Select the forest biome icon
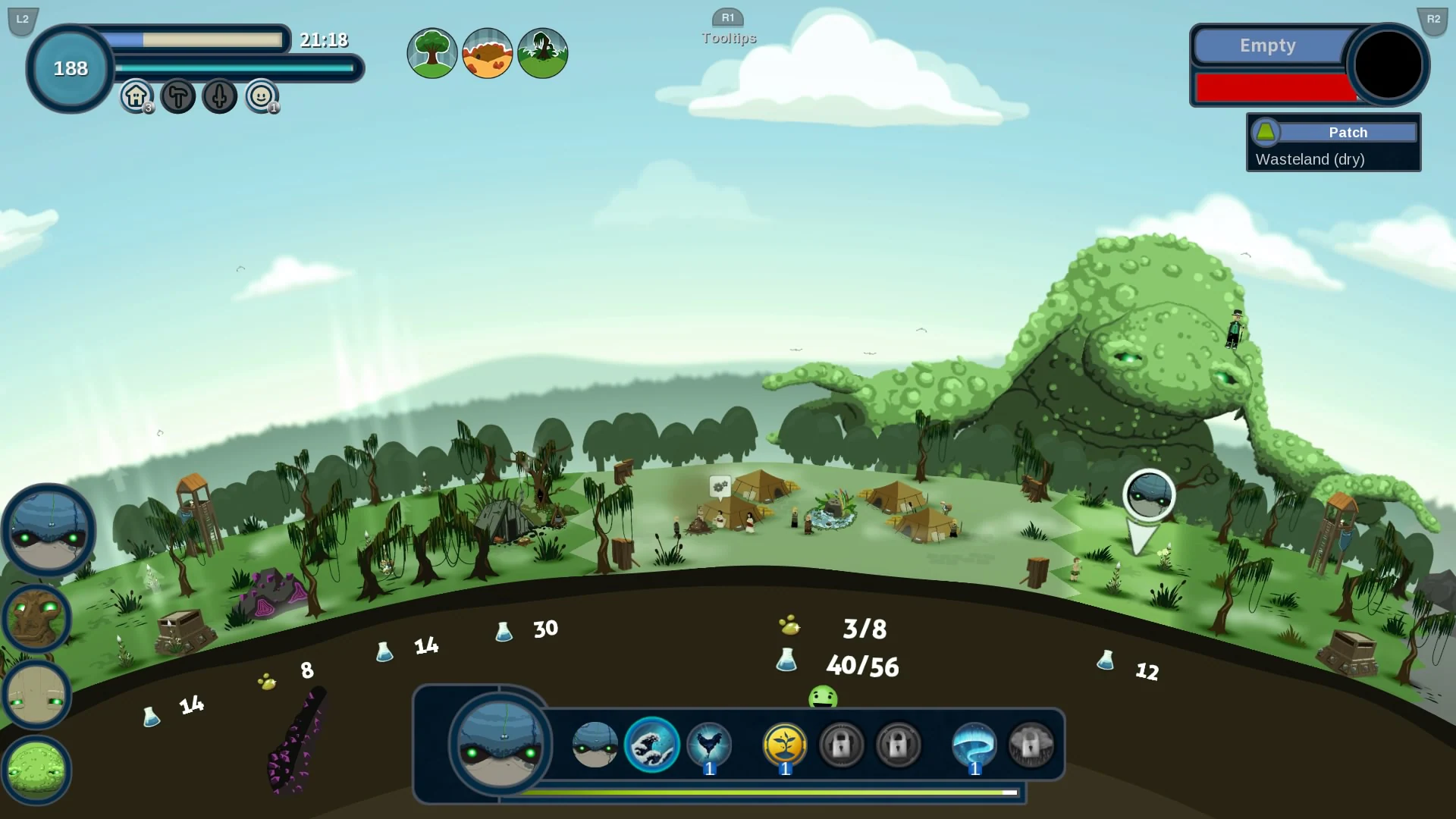1456x819 pixels. tap(432, 53)
